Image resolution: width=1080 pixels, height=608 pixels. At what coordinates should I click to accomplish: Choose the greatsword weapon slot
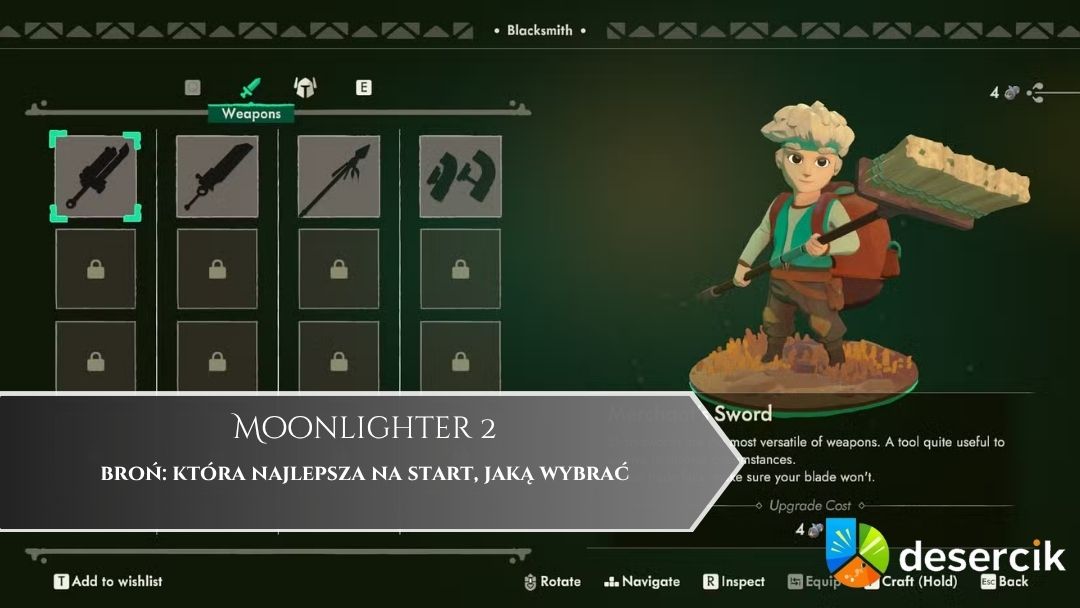[217, 176]
